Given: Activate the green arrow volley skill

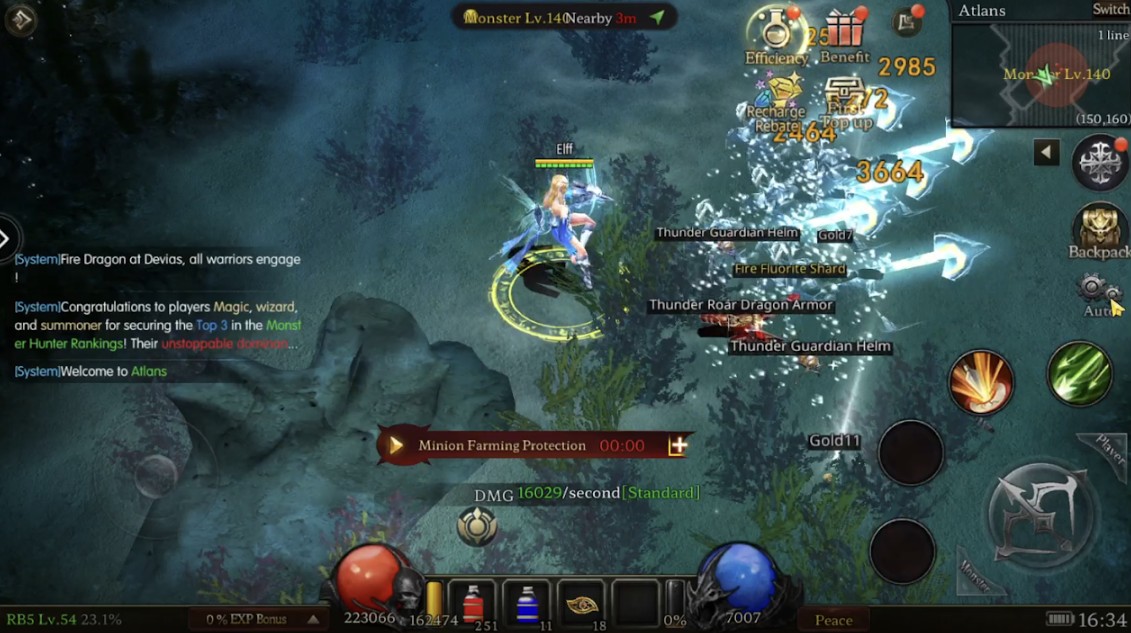Looking at the screenshot, I should [1080, 374].
